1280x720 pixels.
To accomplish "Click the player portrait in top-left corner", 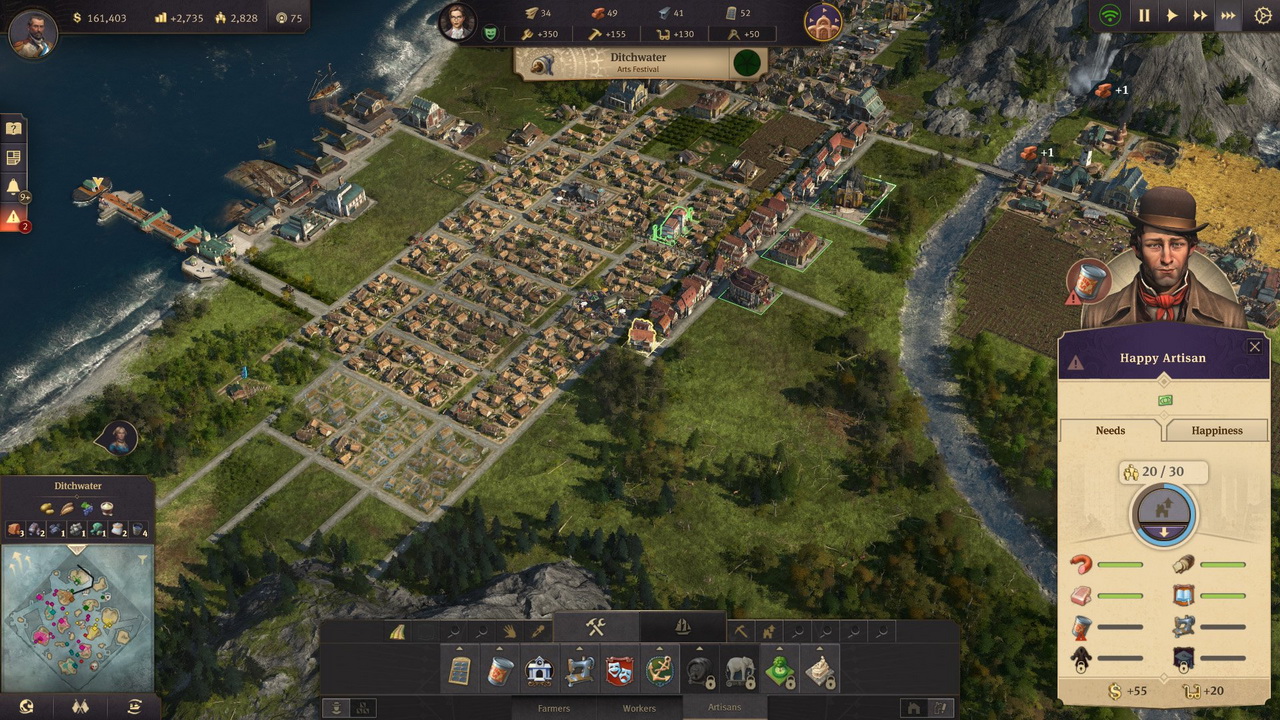I will (33, 33).
